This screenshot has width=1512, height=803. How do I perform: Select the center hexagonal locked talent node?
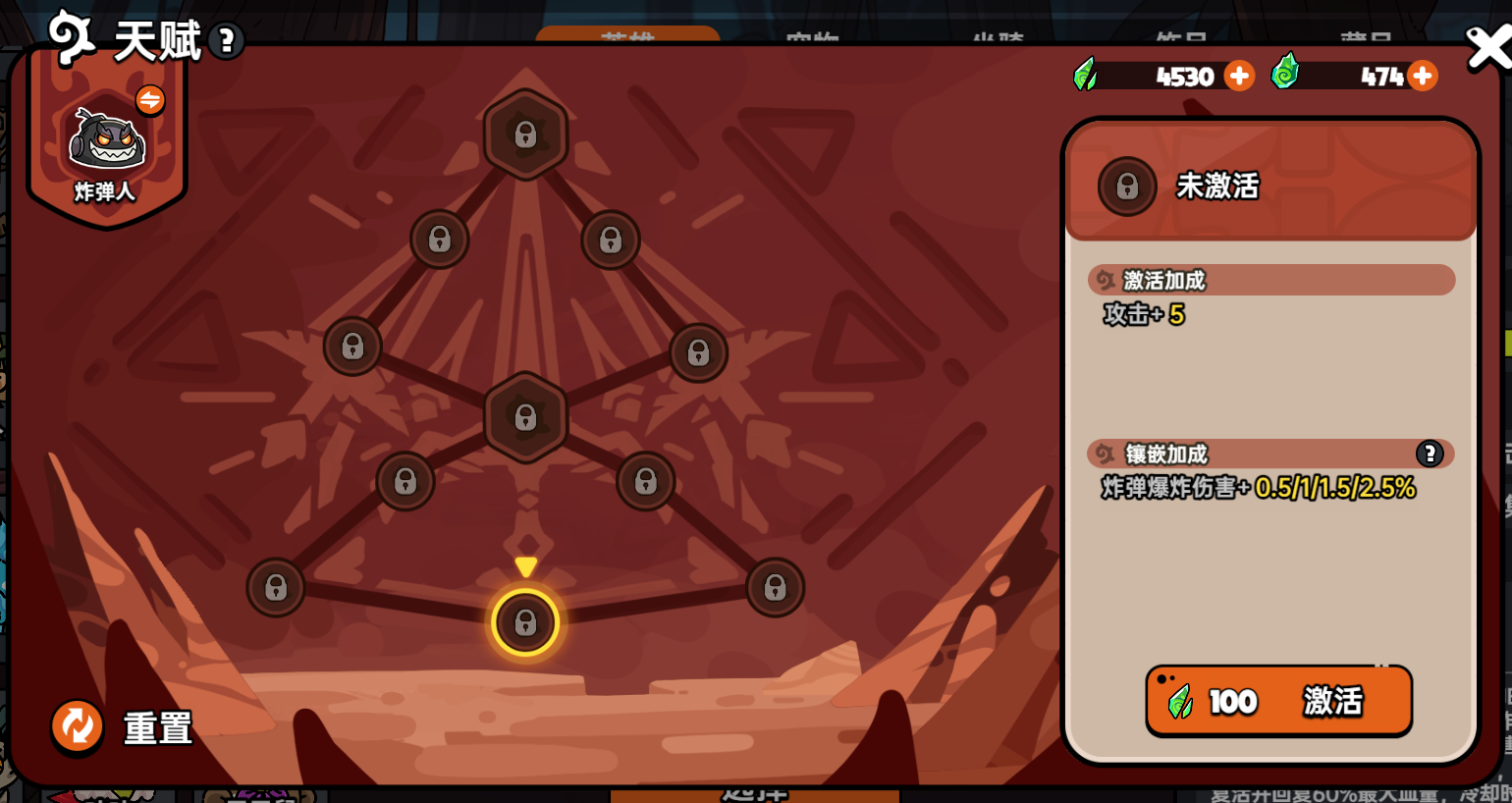tap(525, 417)
